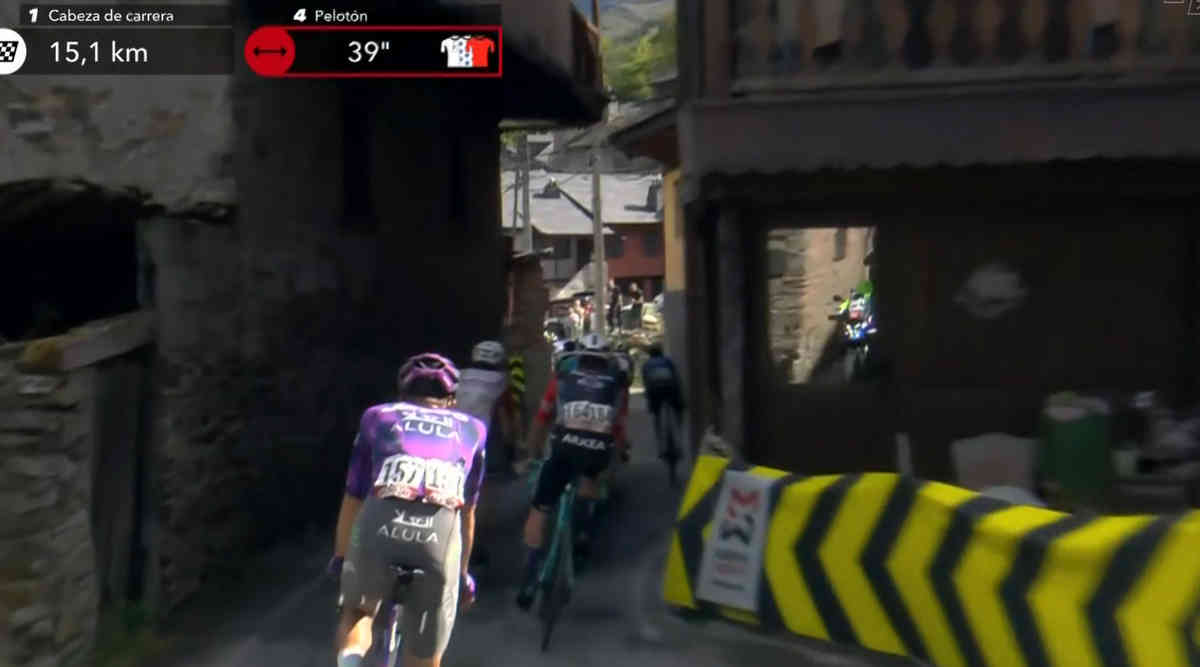Select the Cabeza de carrera group label
This screenshot has height=667, width=1200.
111,15
